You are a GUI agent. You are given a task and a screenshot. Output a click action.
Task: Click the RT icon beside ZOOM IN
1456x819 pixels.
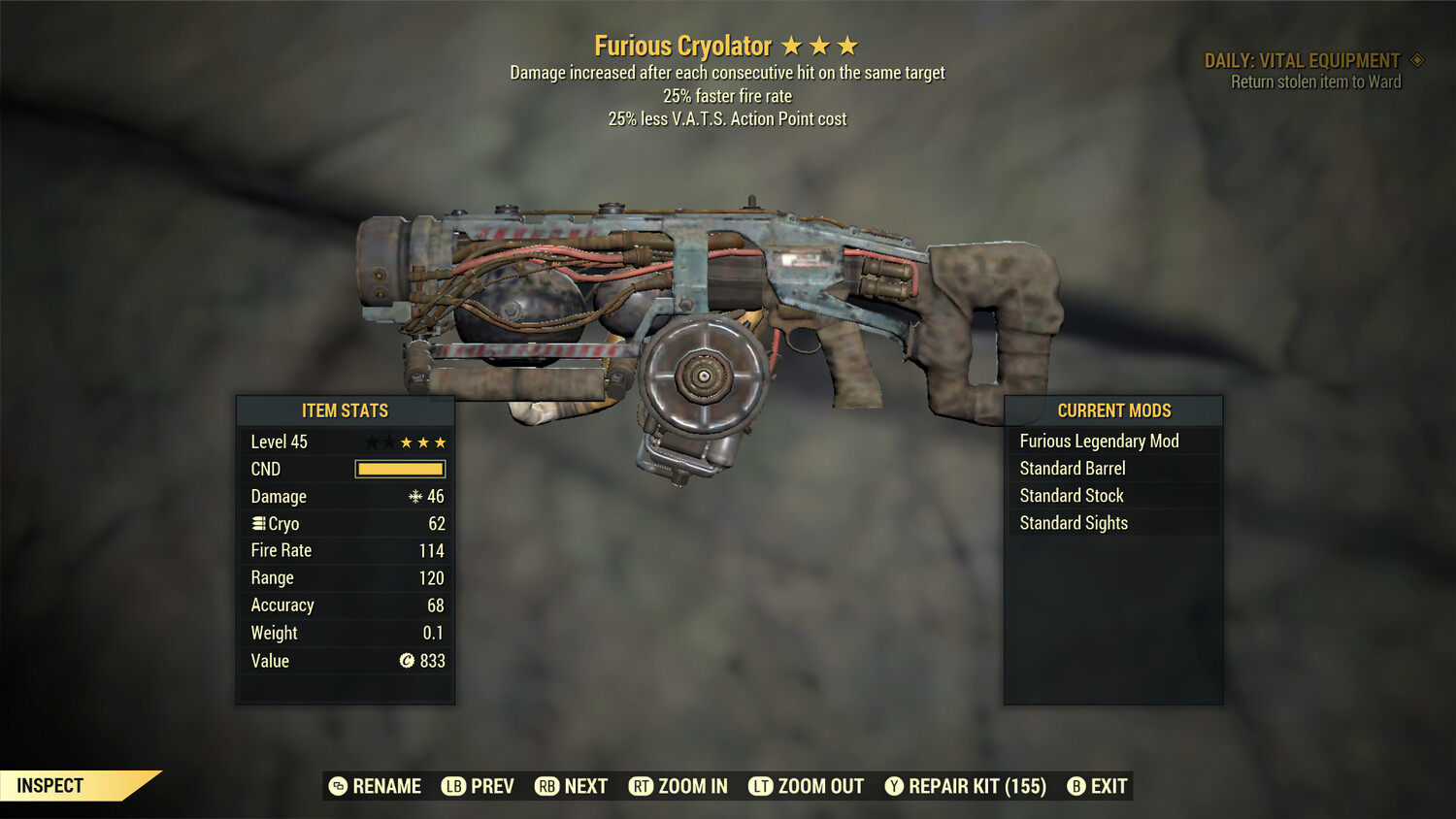[642, 786]
